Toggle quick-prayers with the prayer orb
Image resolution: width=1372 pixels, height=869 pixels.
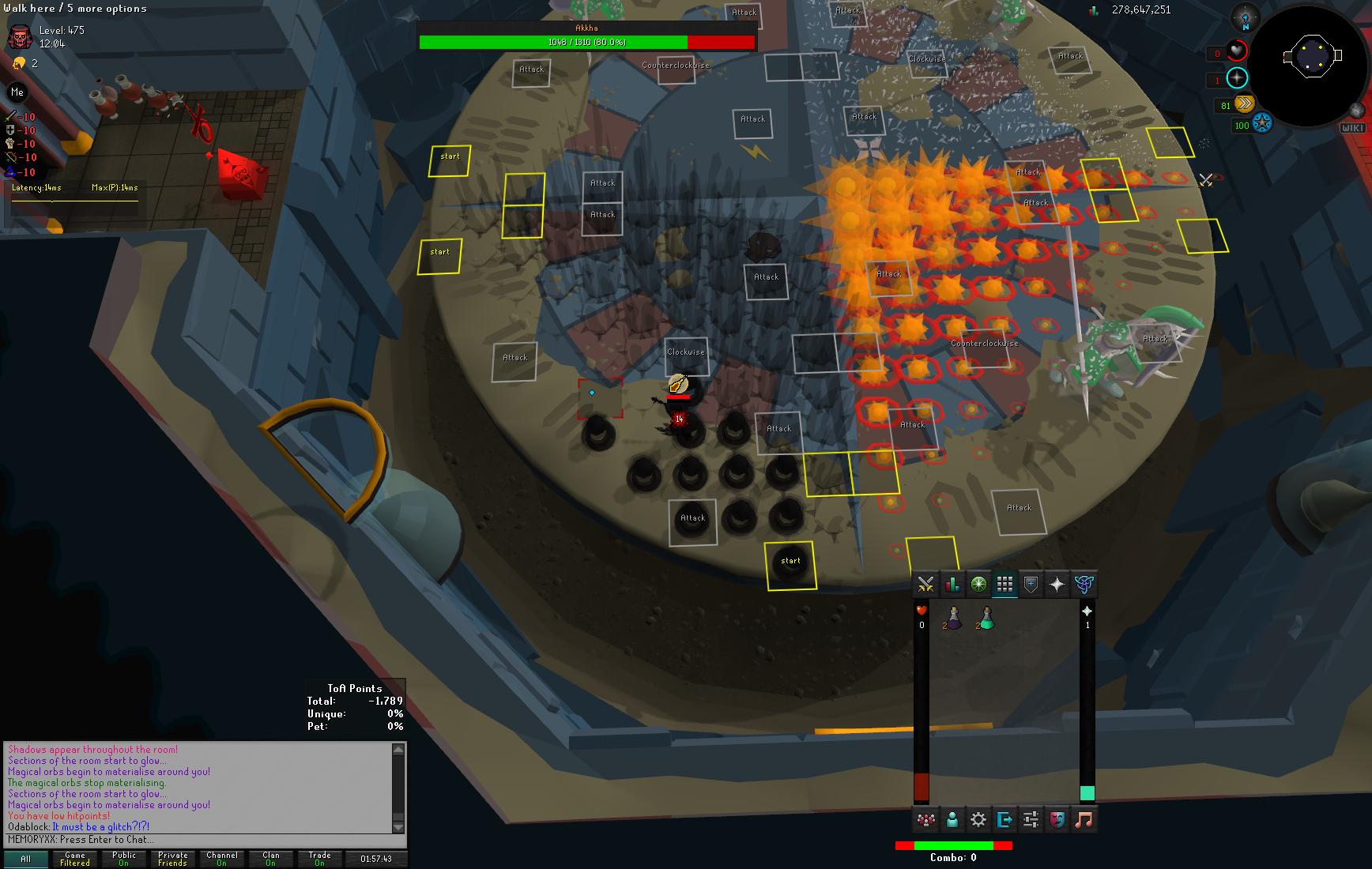pos(1237,77)
